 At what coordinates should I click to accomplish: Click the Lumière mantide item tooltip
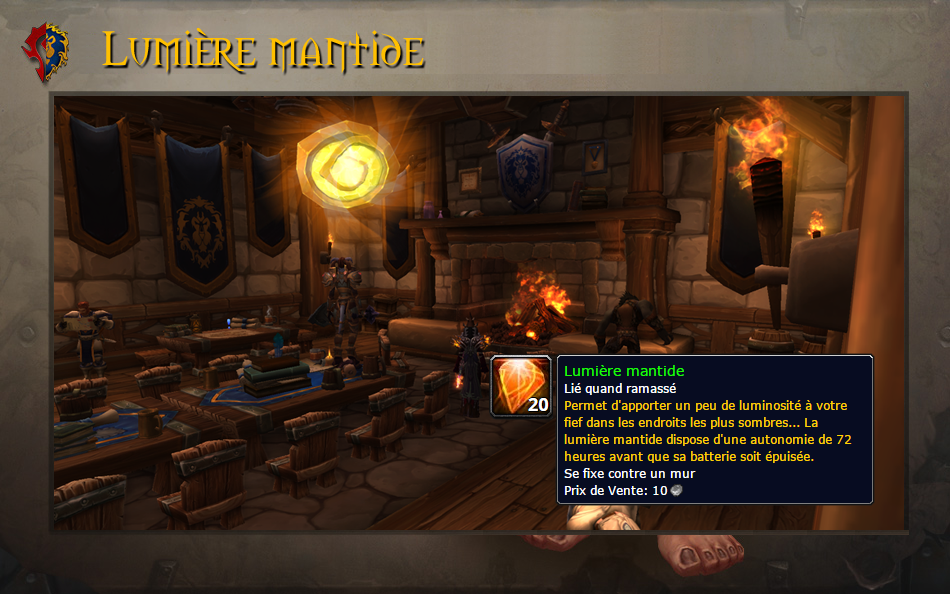point(714,429)
